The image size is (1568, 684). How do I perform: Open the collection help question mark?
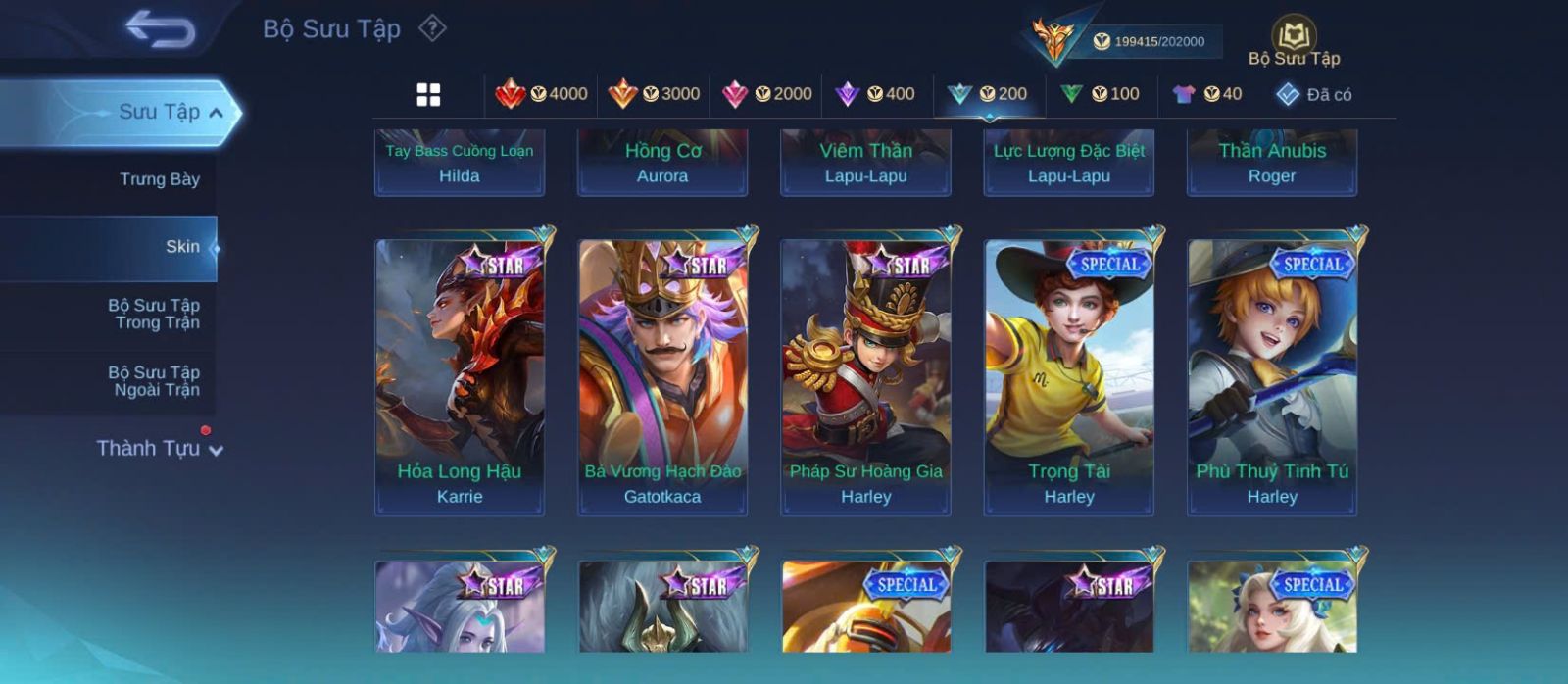tap(432, 28)
